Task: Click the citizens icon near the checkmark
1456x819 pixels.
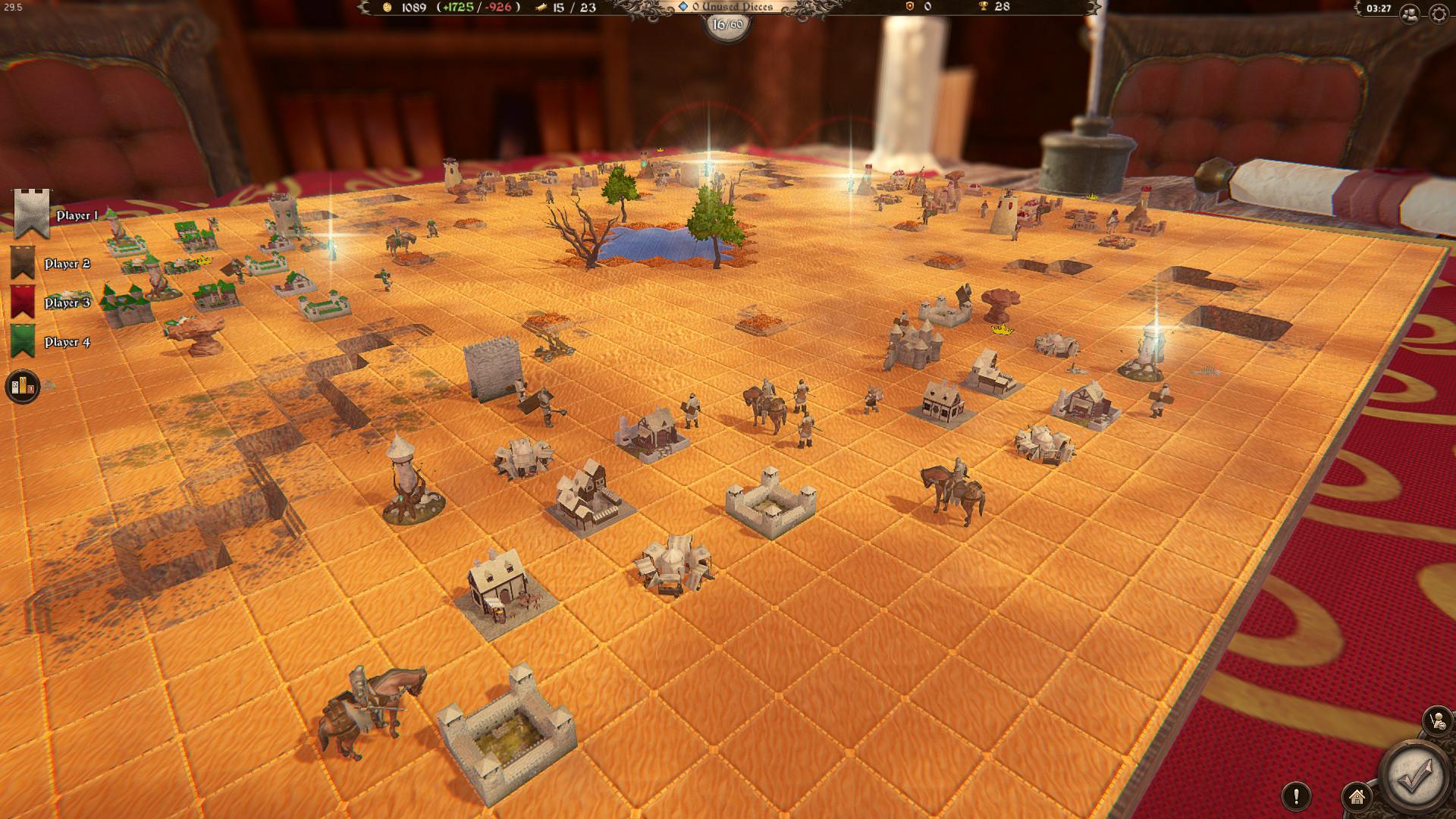Action: [x=1437, y=719]
